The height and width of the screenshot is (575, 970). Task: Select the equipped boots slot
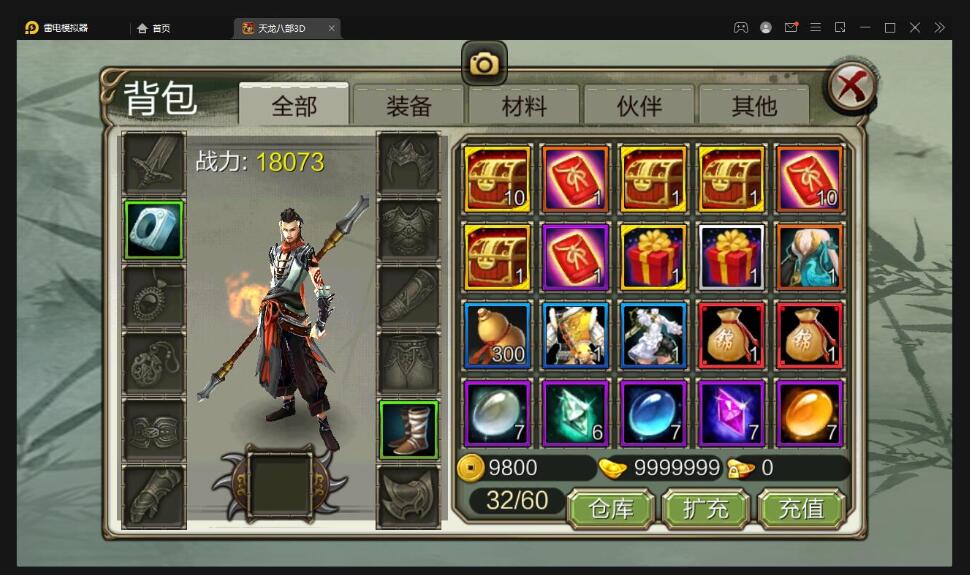tap(408, 430)
